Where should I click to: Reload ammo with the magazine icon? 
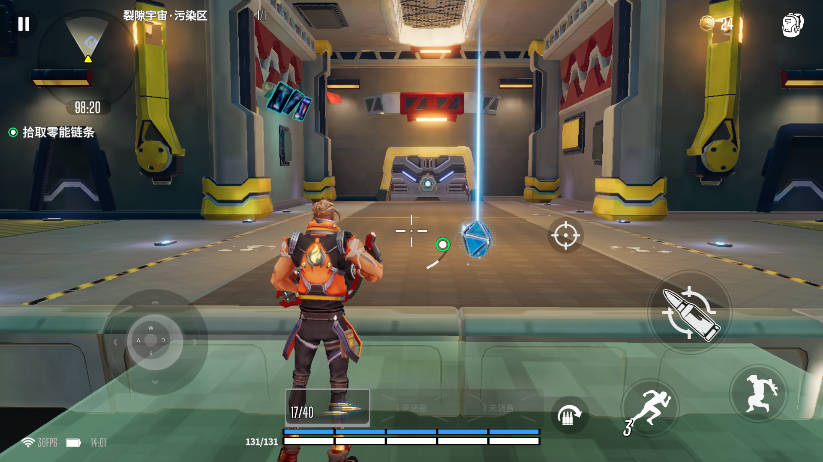click(x=569, y=414)
